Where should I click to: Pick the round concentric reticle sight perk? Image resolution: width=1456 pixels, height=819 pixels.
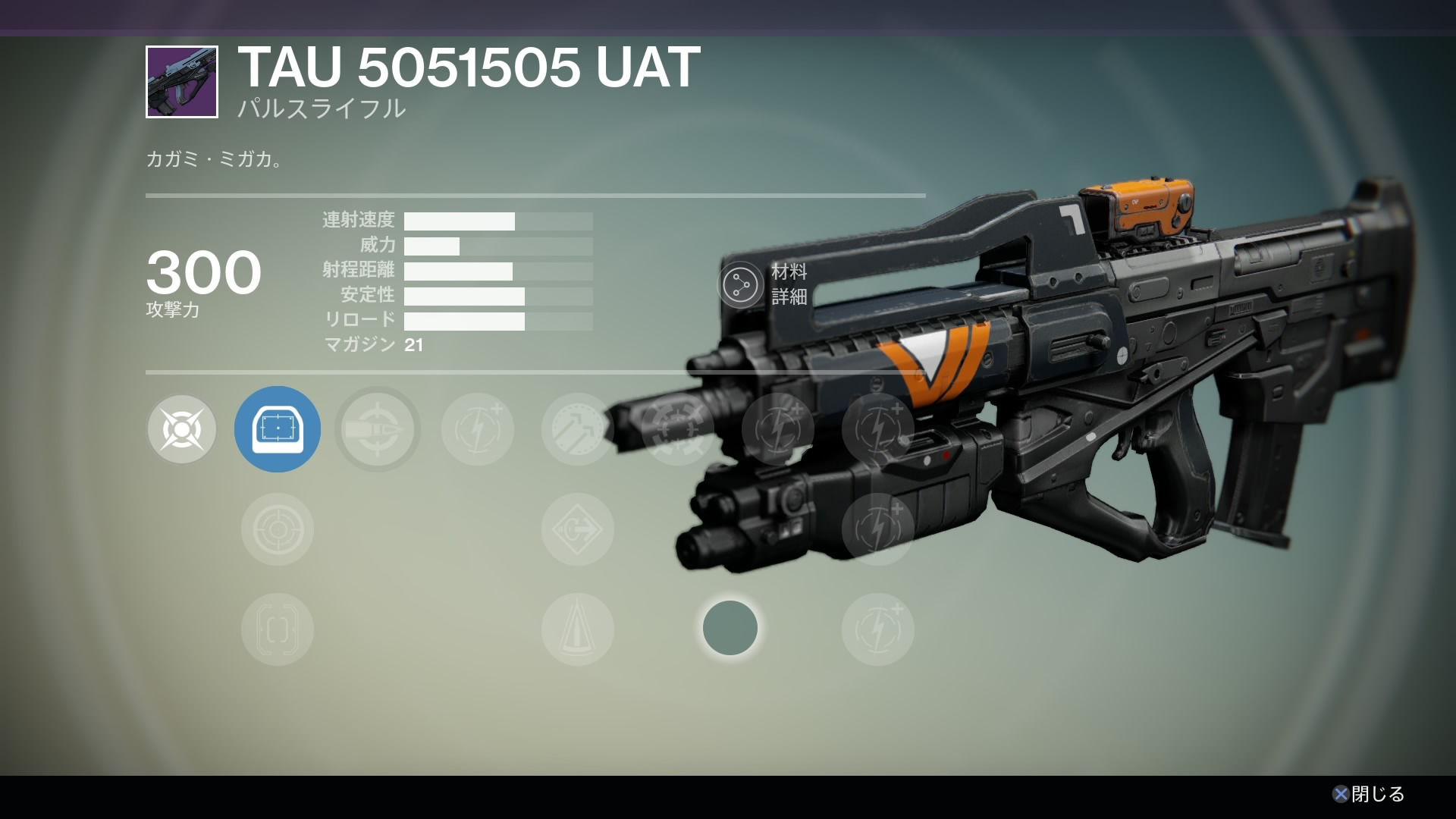tap(278, 529)
